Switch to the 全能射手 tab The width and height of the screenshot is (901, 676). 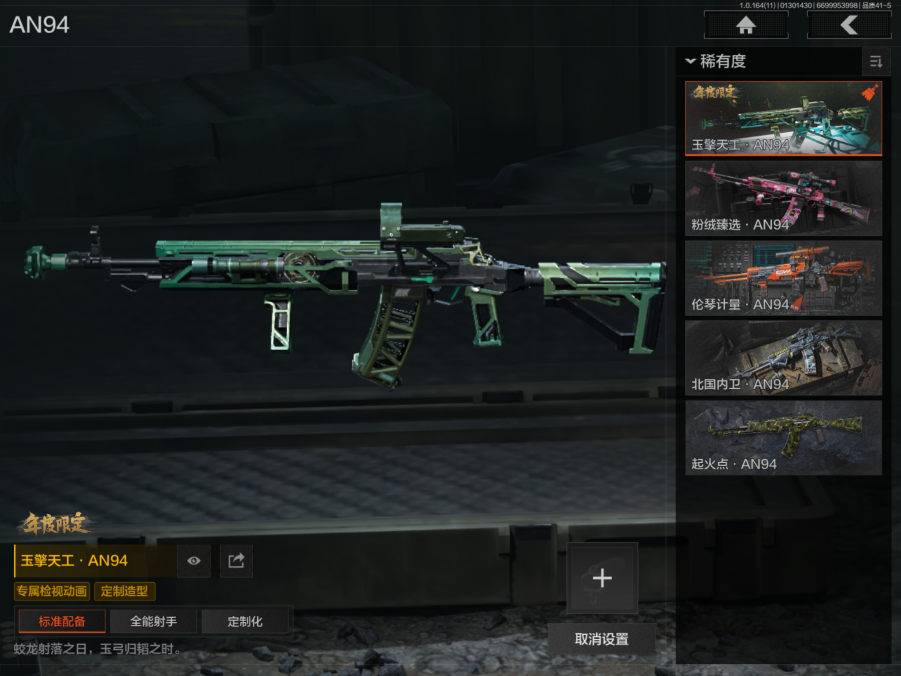(x=153, y=621)
